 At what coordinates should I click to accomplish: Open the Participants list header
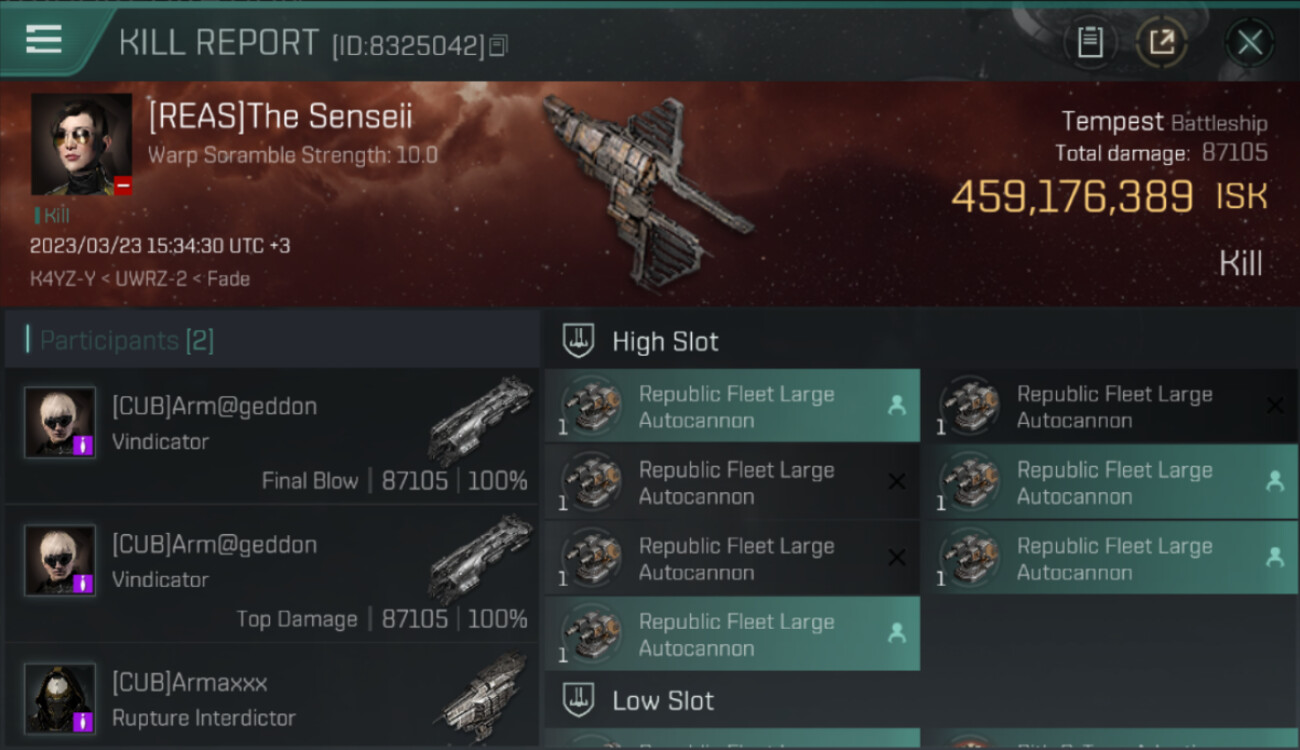click(x=127, y=341)
